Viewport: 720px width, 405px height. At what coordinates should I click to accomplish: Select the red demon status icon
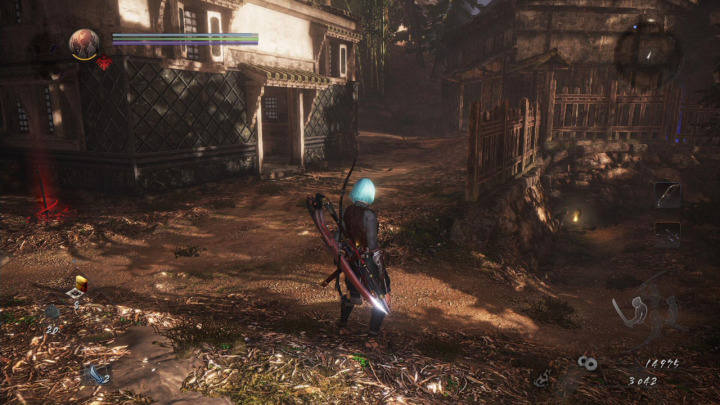pos(104,63)
